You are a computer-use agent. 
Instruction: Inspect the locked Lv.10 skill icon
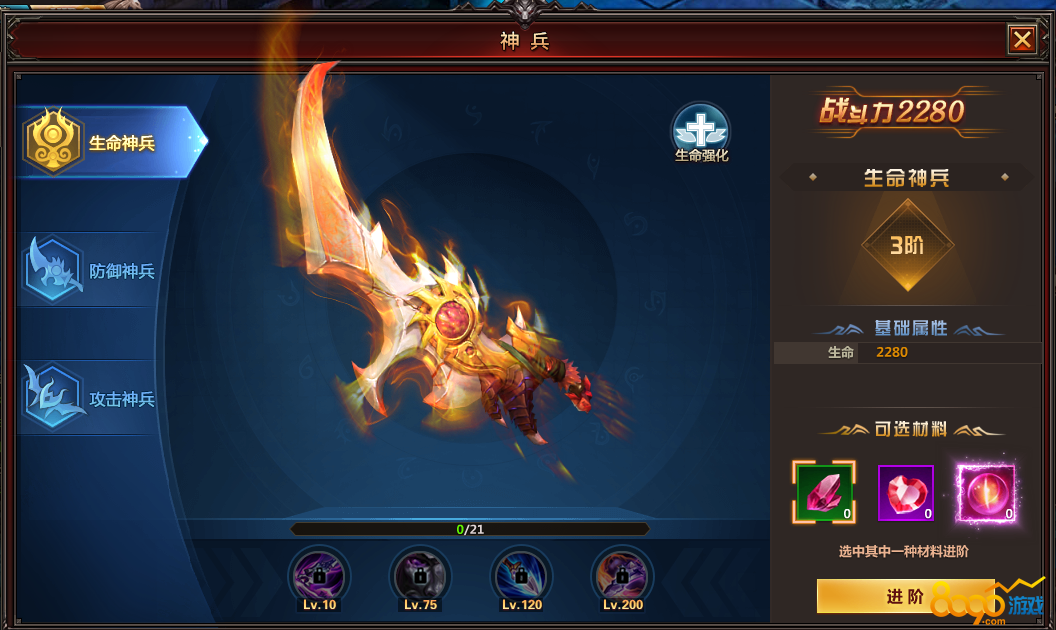pyautogui.click(x=319, y=575)
